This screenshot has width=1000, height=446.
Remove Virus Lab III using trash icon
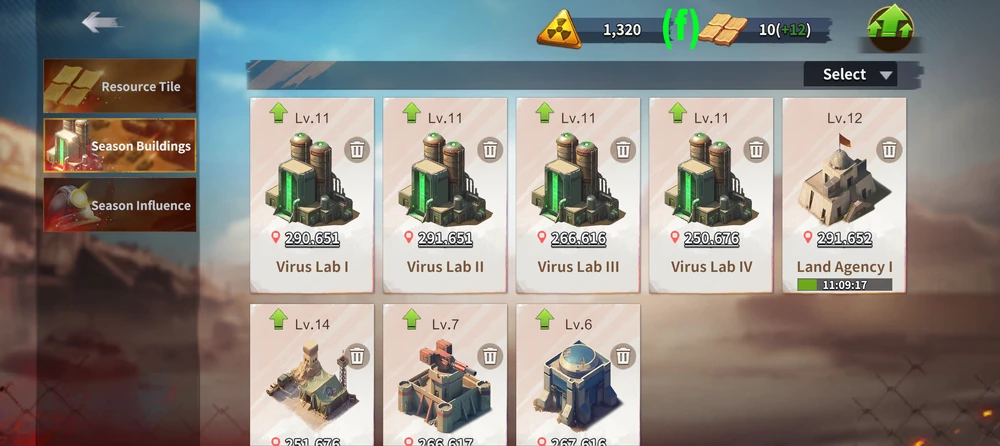(x=623, y=150)
